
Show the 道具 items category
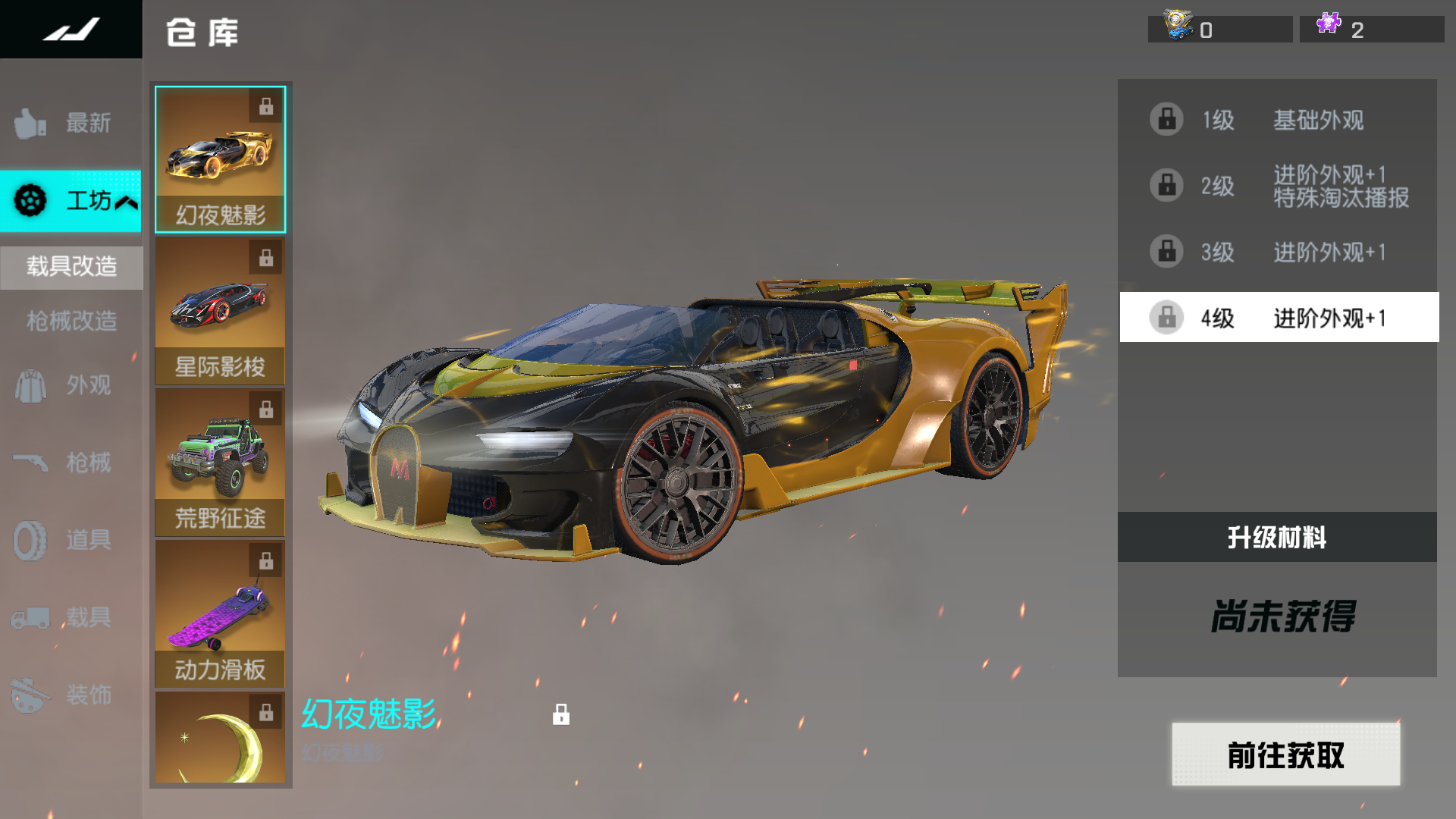[x=70, y=540]
